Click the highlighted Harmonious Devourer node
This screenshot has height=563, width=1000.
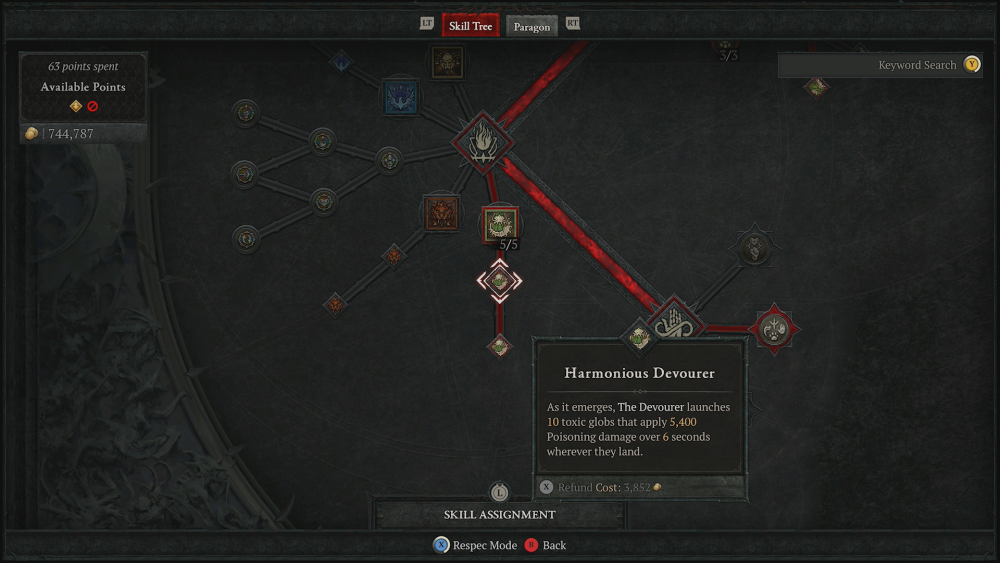pyautogui.click(x=499, y=282)
